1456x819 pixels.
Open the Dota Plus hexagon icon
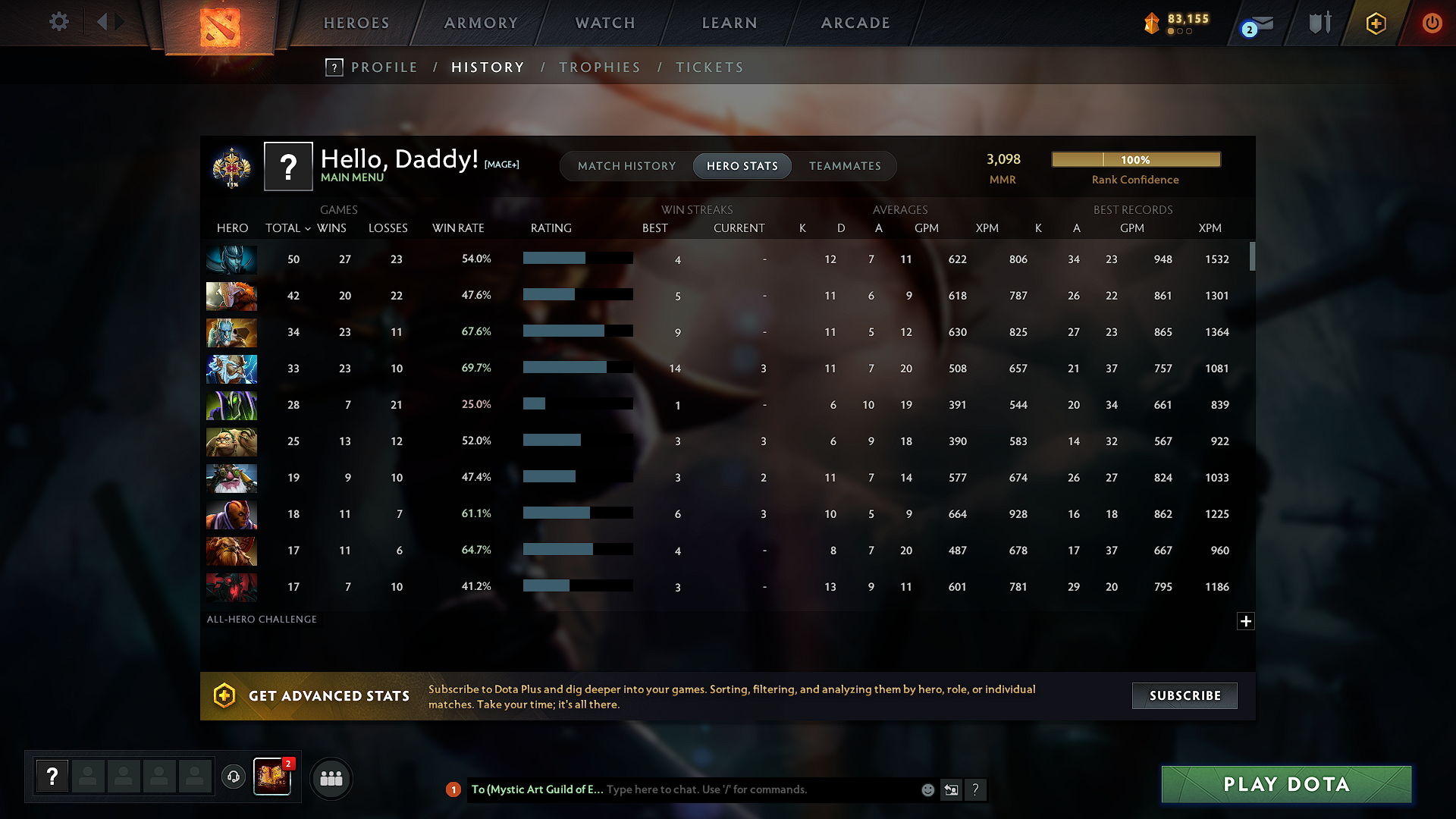[1375, 23]
